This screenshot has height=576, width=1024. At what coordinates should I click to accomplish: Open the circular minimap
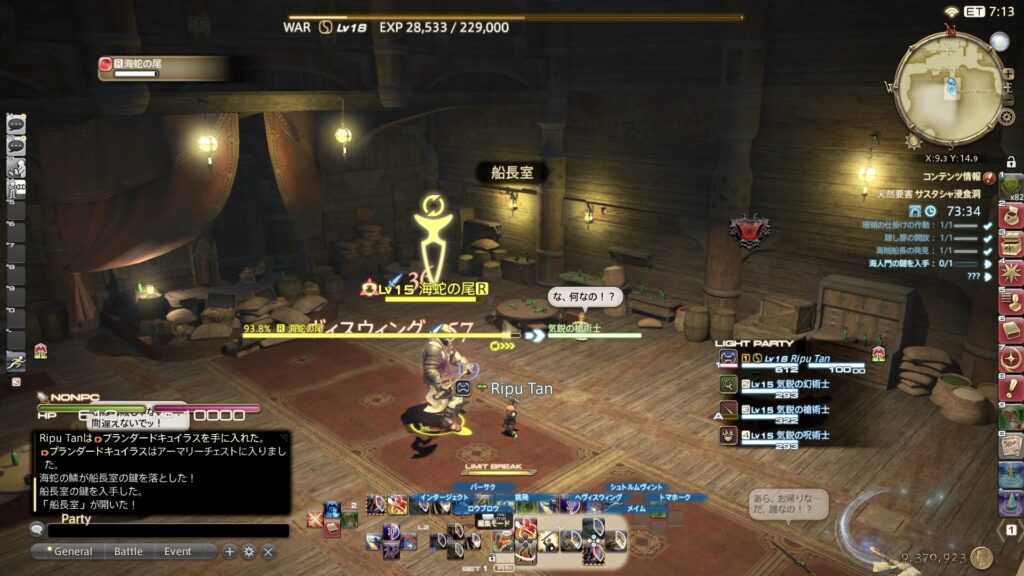[949, 88]
